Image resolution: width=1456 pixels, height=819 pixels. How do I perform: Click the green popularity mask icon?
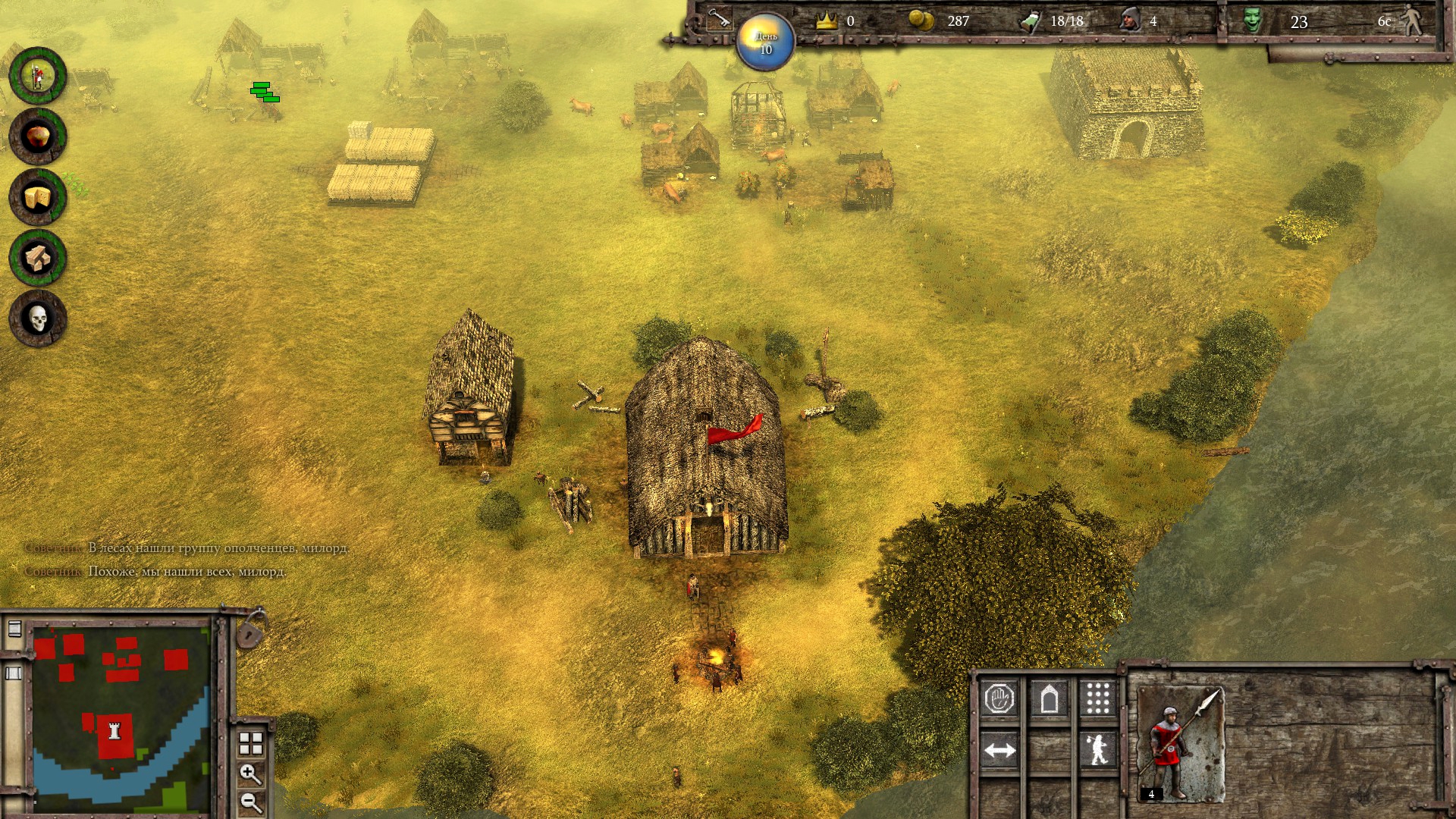tap(1252, 20)
